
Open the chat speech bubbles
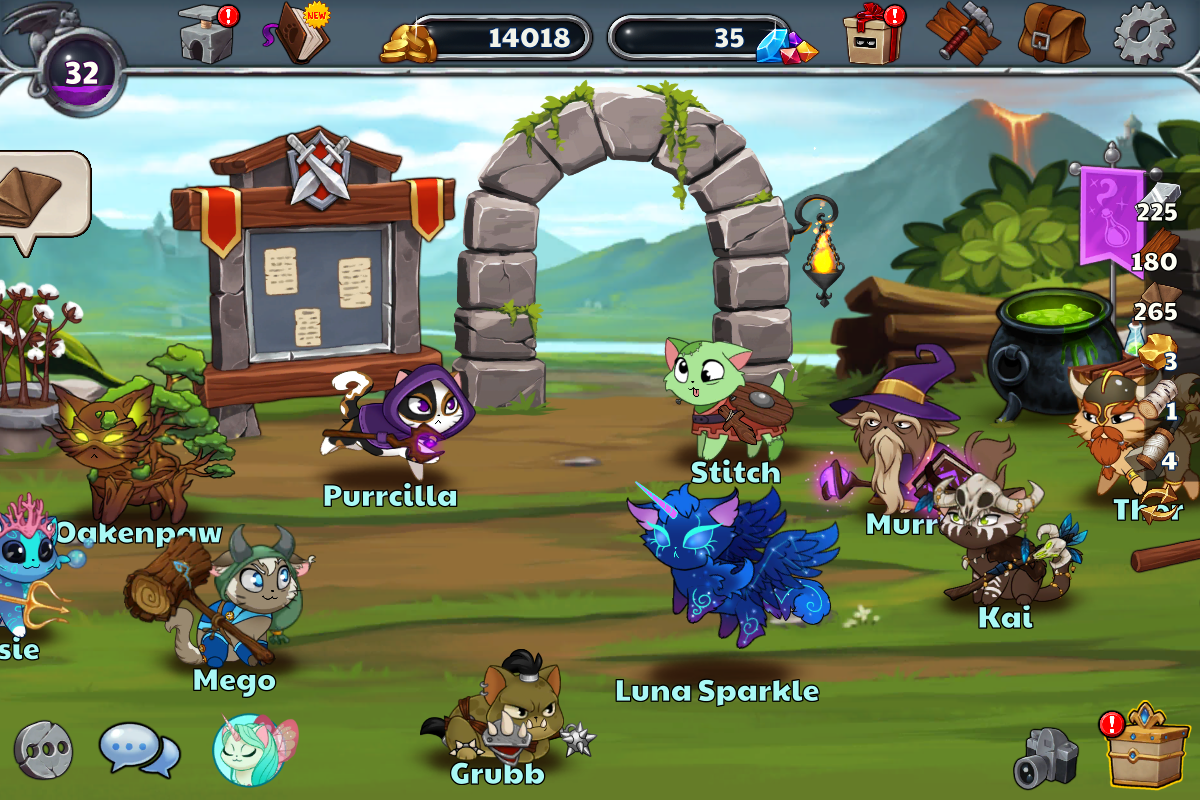(x=139, y=749)
